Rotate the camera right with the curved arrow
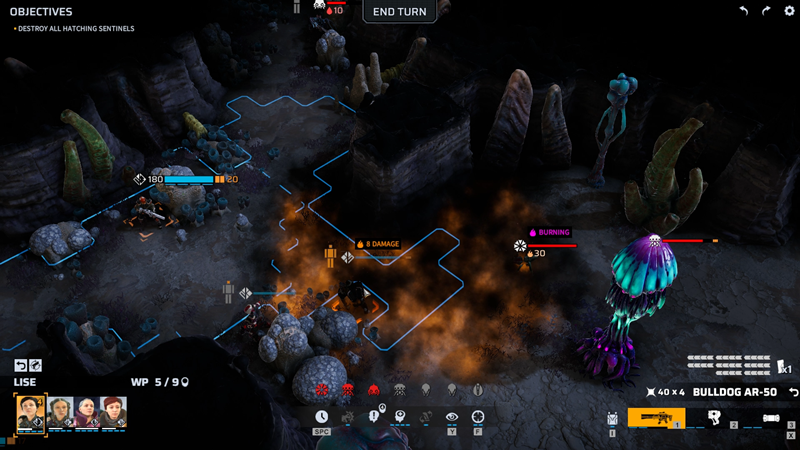The image size is (800, 450). 765,10
